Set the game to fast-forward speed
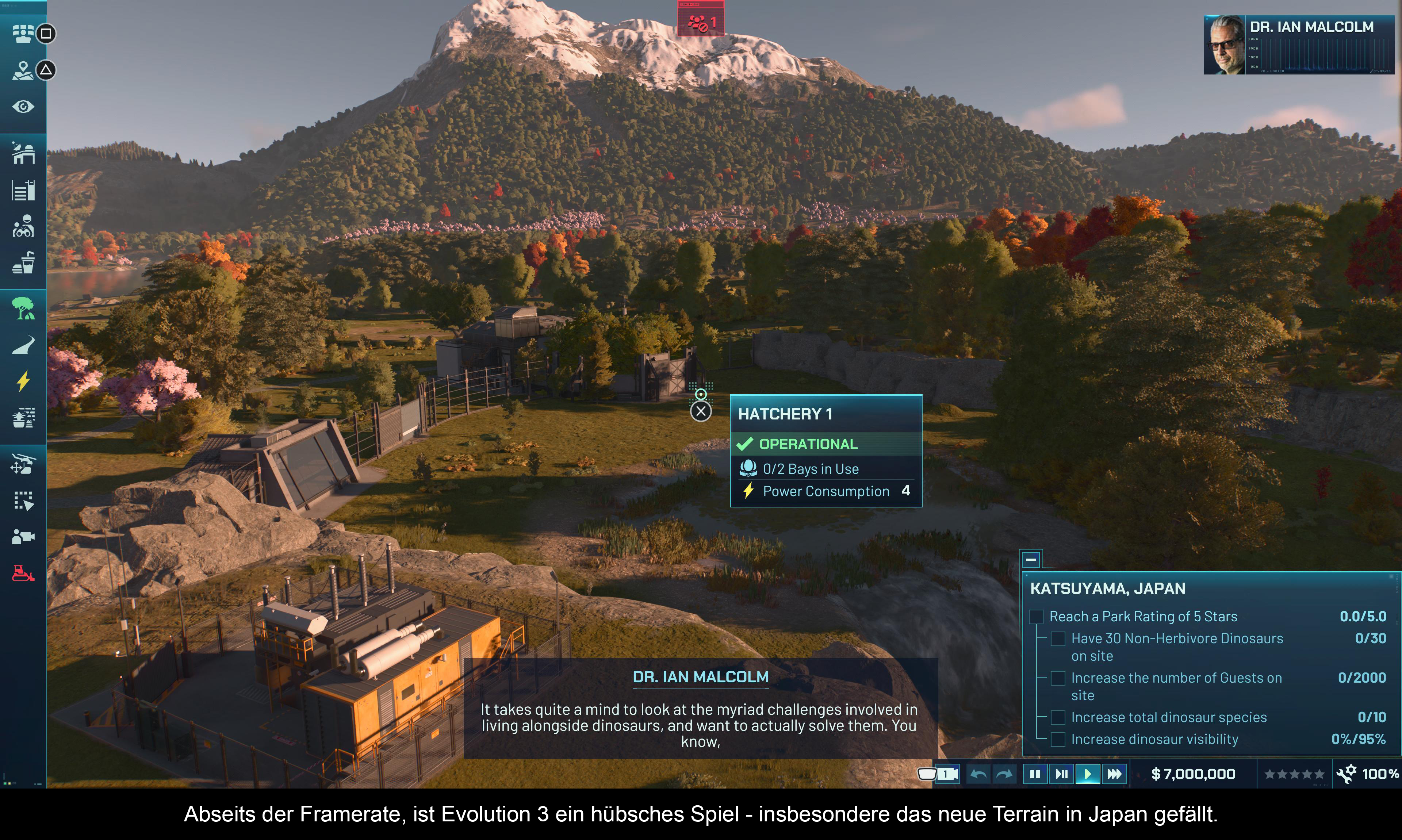 point(1114,774)
